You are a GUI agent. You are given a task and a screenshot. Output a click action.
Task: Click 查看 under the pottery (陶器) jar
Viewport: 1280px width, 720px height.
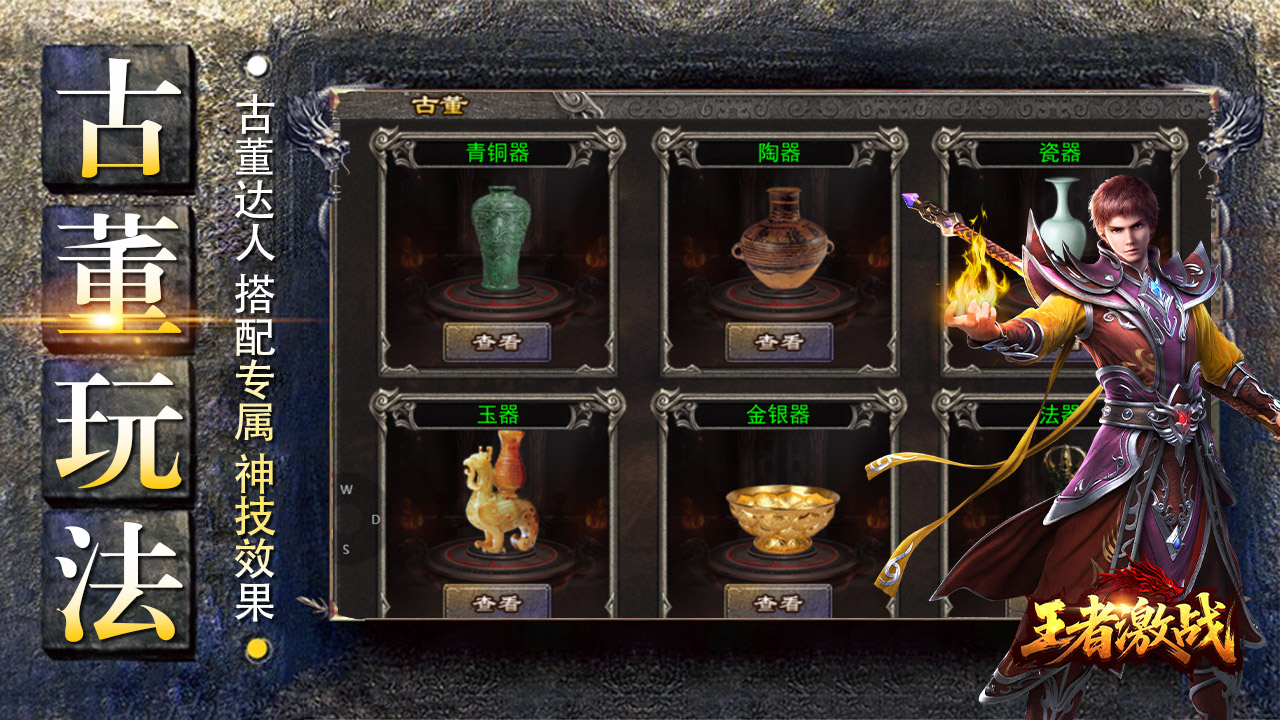(x=779, y=342)
